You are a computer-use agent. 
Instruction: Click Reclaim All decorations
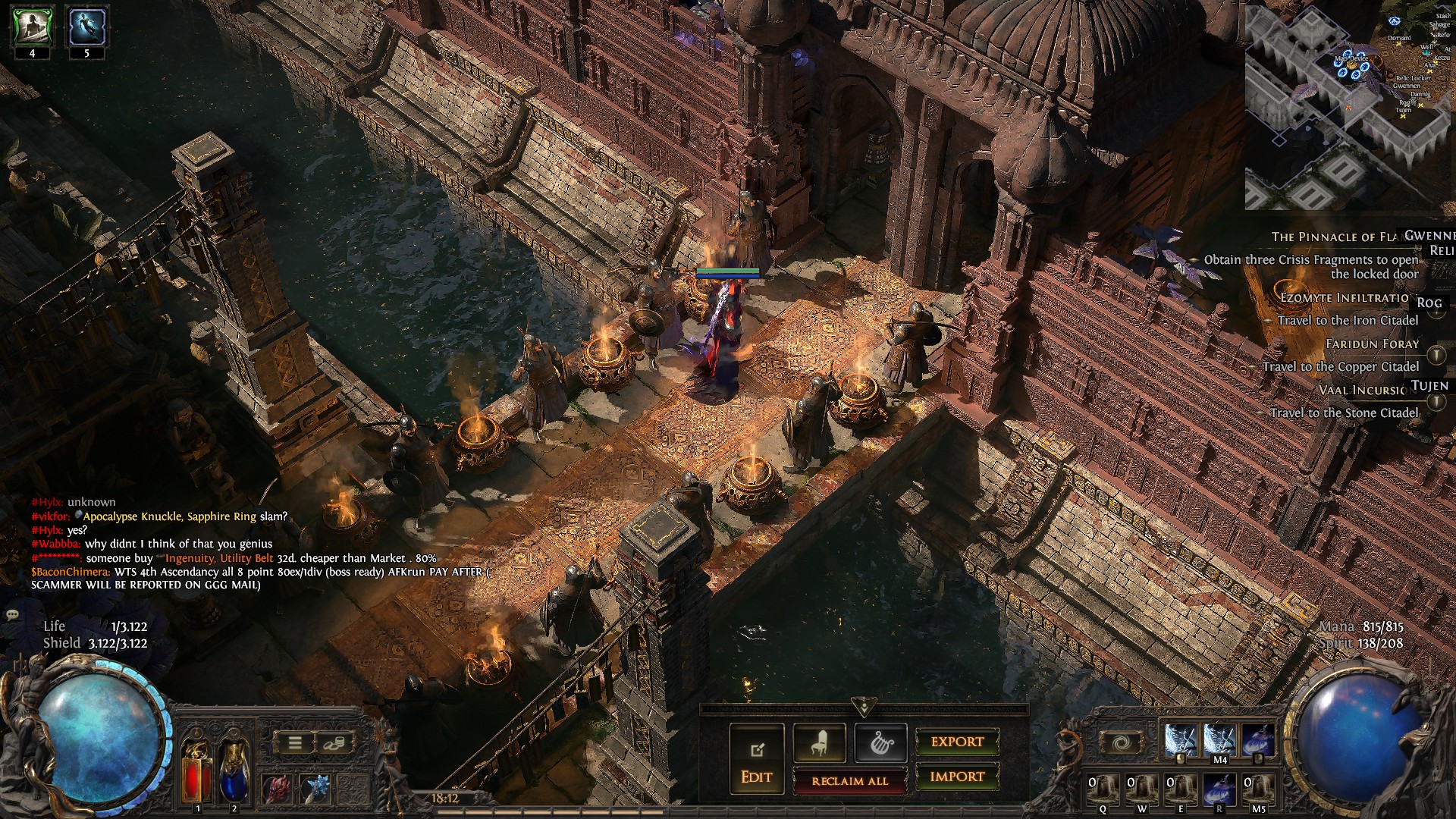(x=849, y=780)
